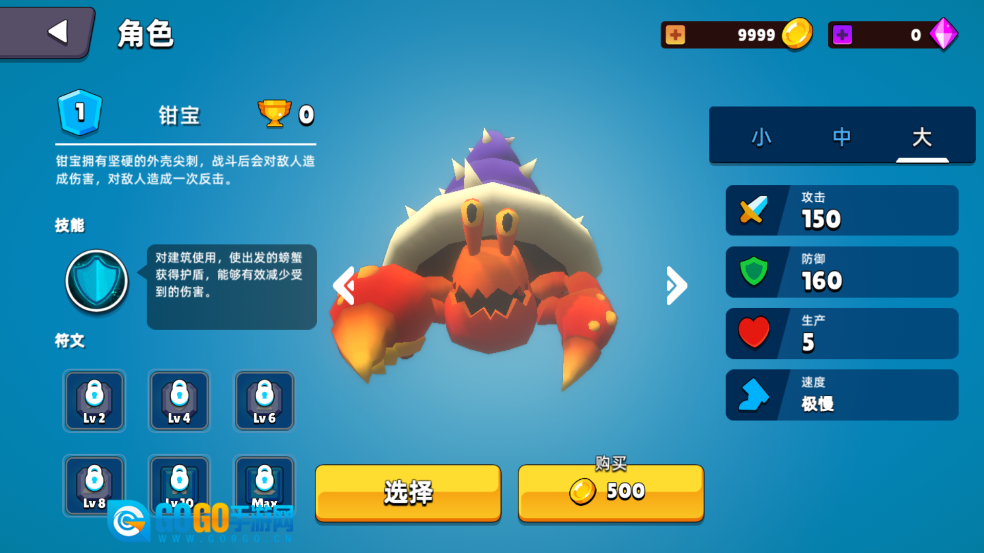The image size is (984, 553).
Task: Show the next character with right arrow
Action: [x=676, y=286]
